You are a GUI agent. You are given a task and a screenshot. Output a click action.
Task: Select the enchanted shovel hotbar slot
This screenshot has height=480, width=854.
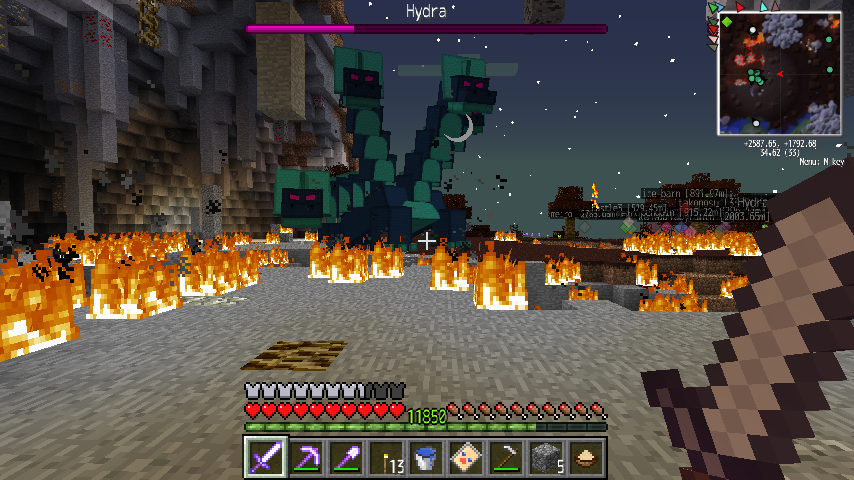(x=346, y=457)
